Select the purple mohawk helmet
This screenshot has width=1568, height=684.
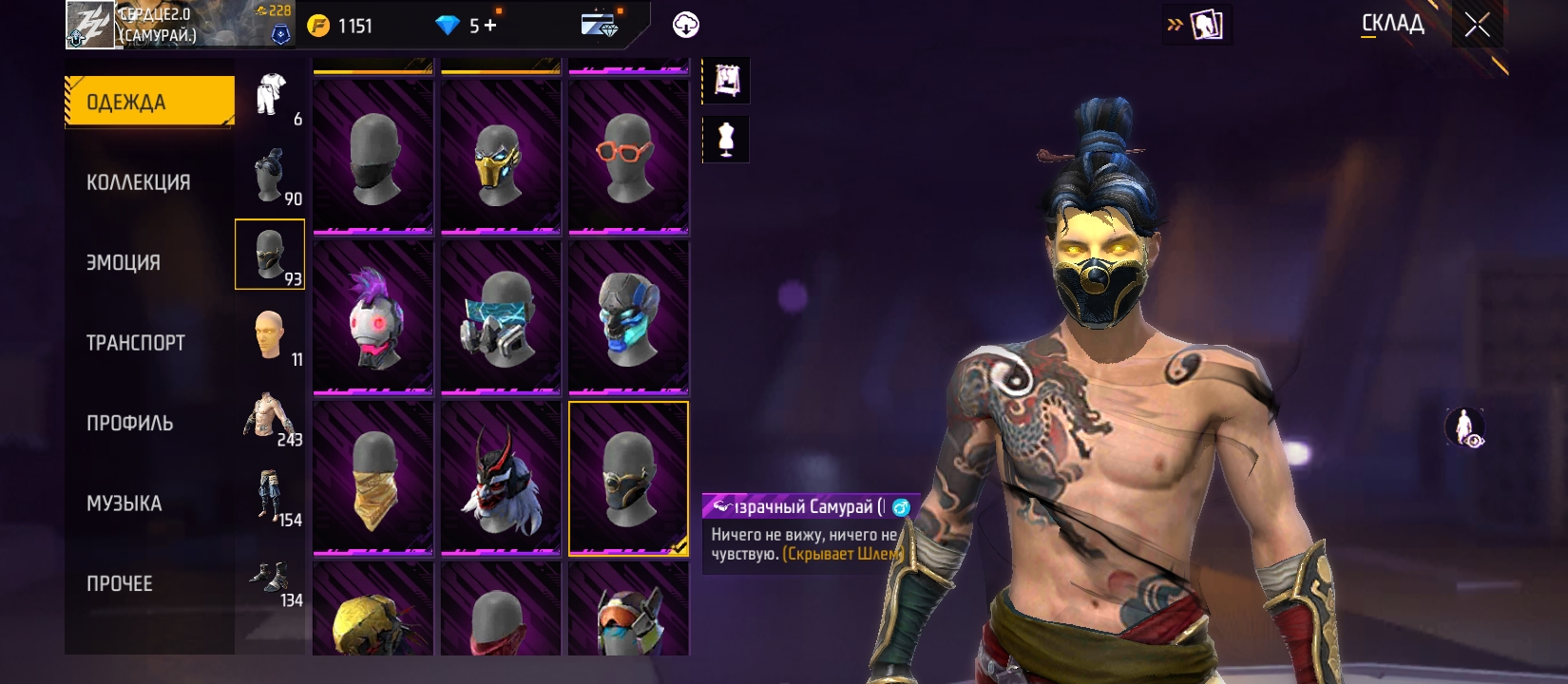tap(373, 317)
